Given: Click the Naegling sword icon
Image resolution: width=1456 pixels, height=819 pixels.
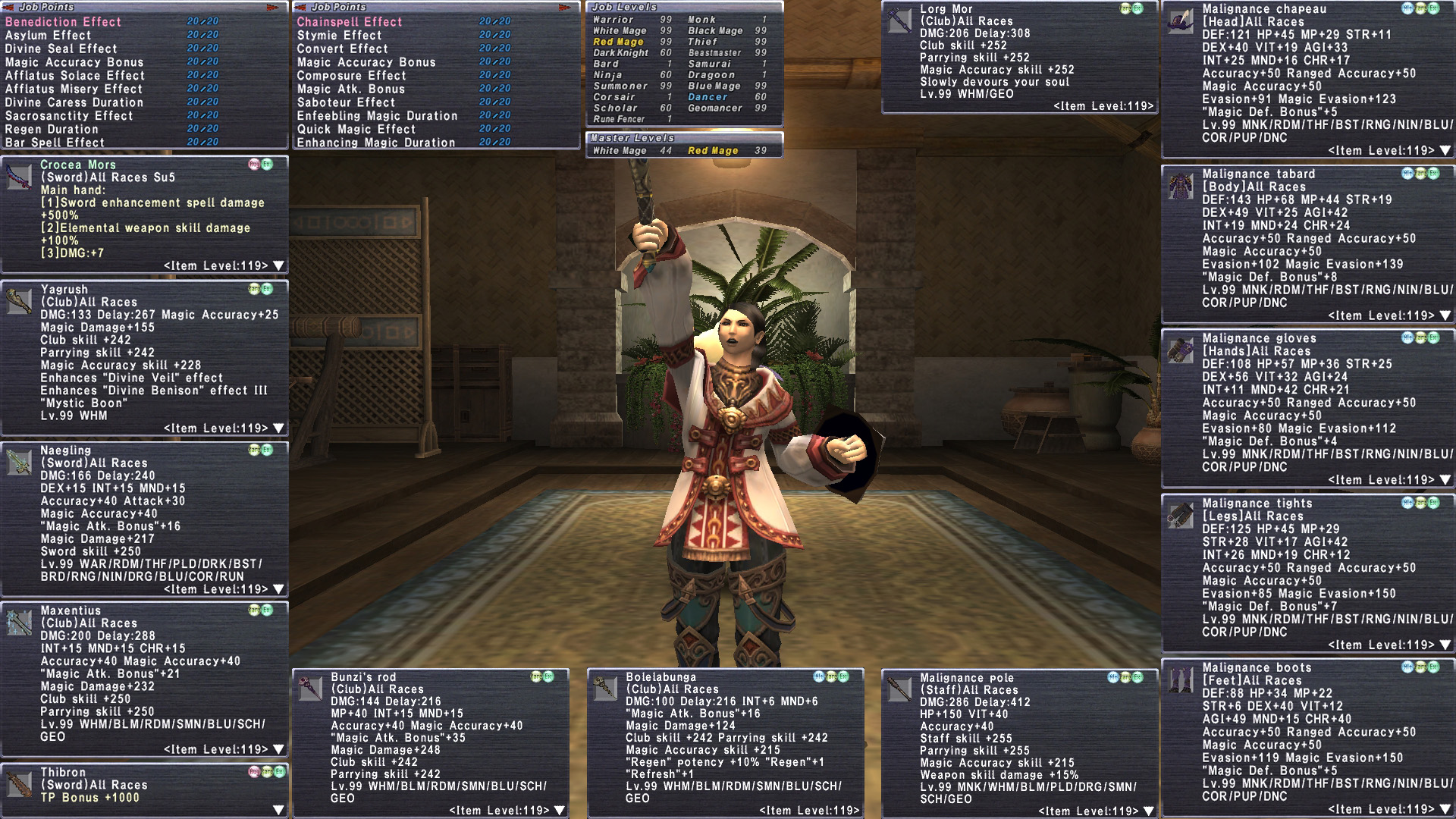Looking at the screenshot, I should click(19, 461).
